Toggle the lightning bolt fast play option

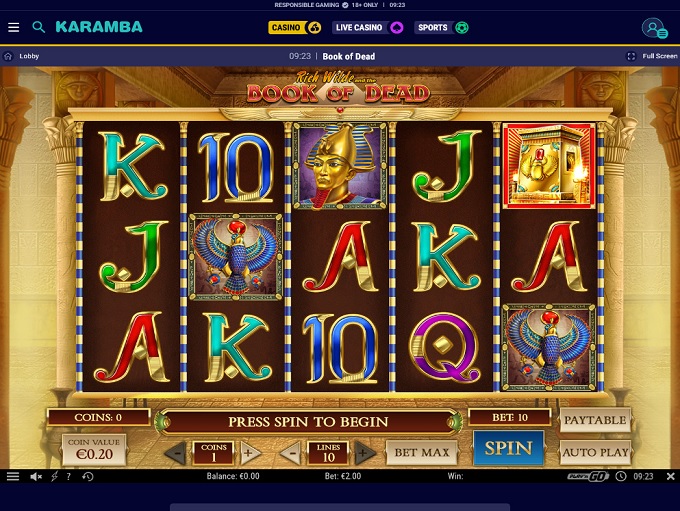(54, 477)
